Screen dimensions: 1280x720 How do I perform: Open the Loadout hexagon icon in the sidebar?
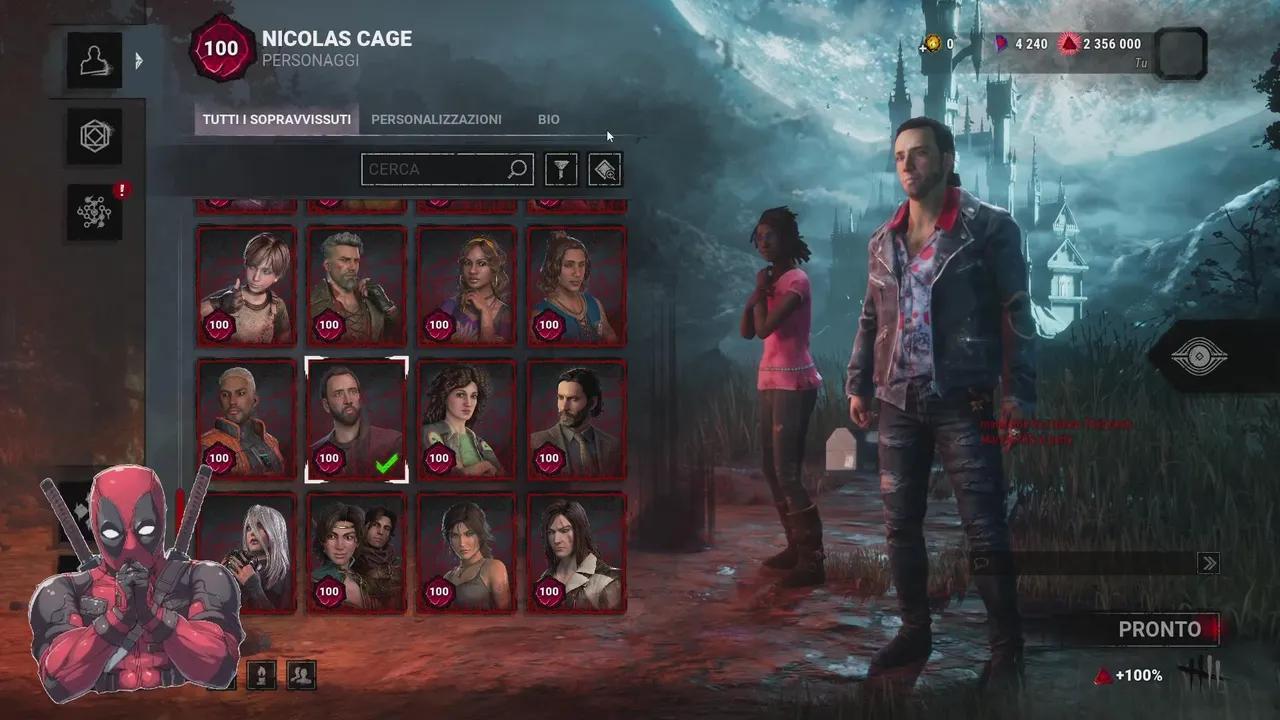tap(94, 136)
